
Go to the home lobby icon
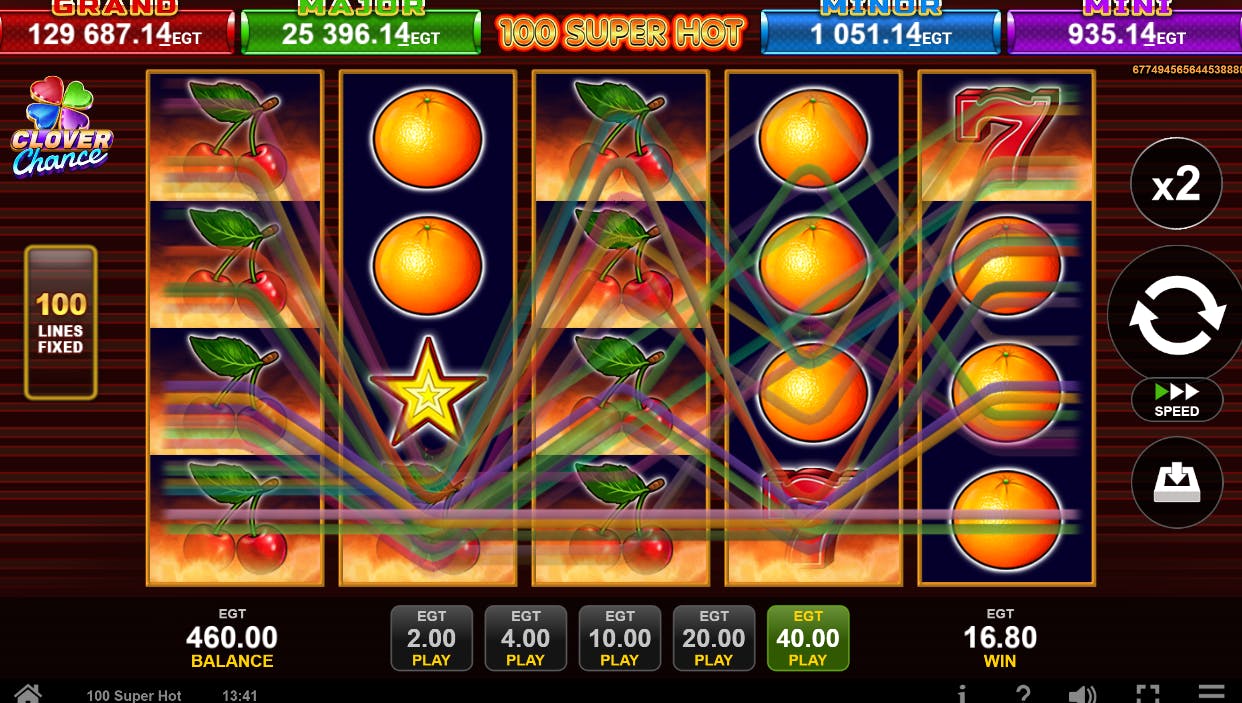pos(27,694)
